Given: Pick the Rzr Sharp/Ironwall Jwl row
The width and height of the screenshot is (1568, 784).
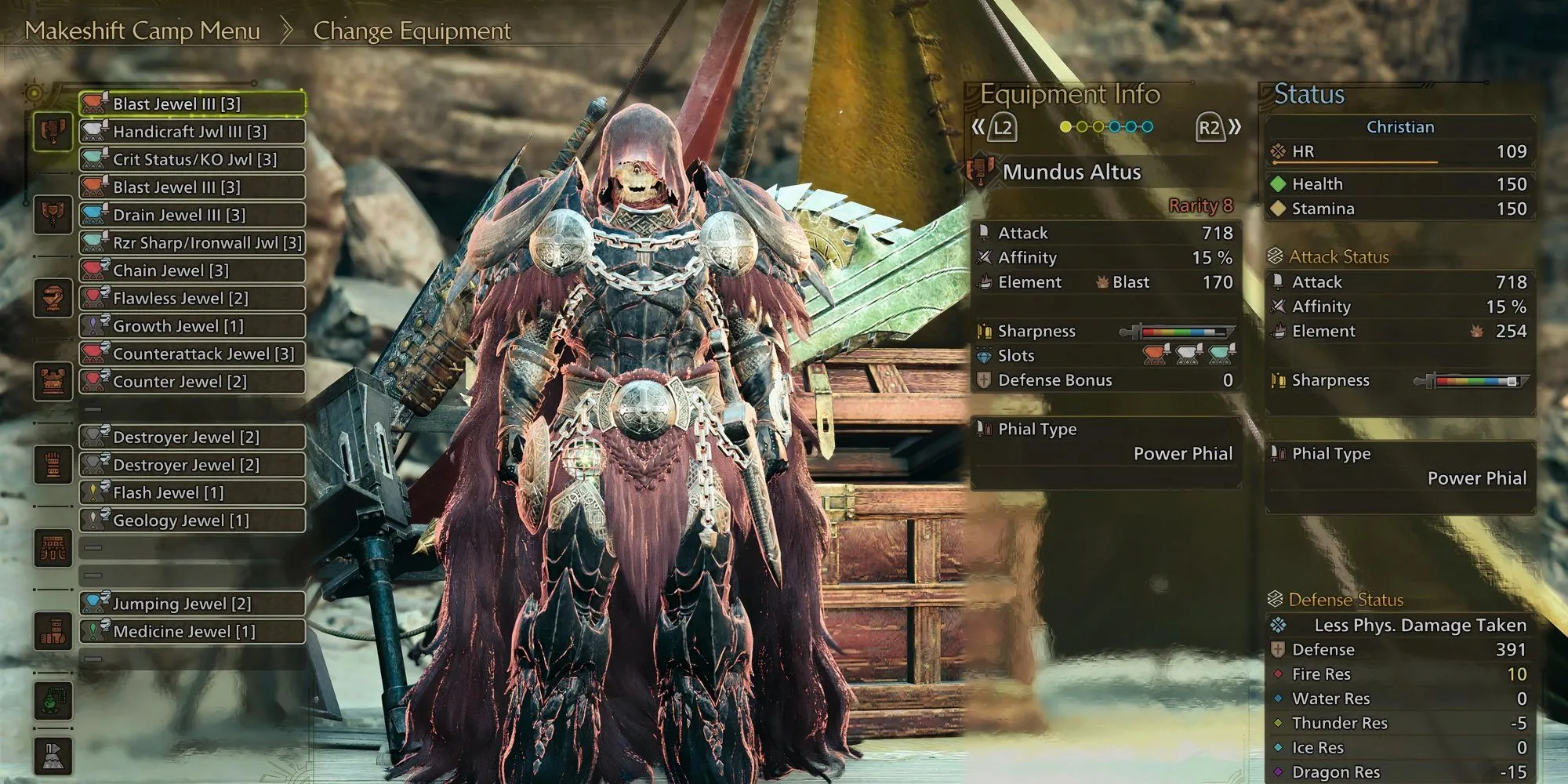Looking at the screenshot, I should tap(192, 243).
